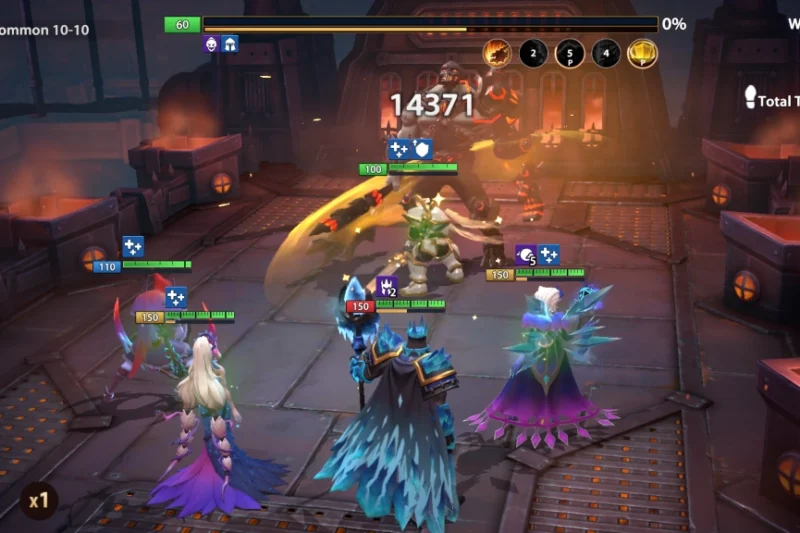The width and height of the screenshot is (800, 533).
Task: Tap the skill cooldown icon showing 2
Action: (x=533, y=53)
